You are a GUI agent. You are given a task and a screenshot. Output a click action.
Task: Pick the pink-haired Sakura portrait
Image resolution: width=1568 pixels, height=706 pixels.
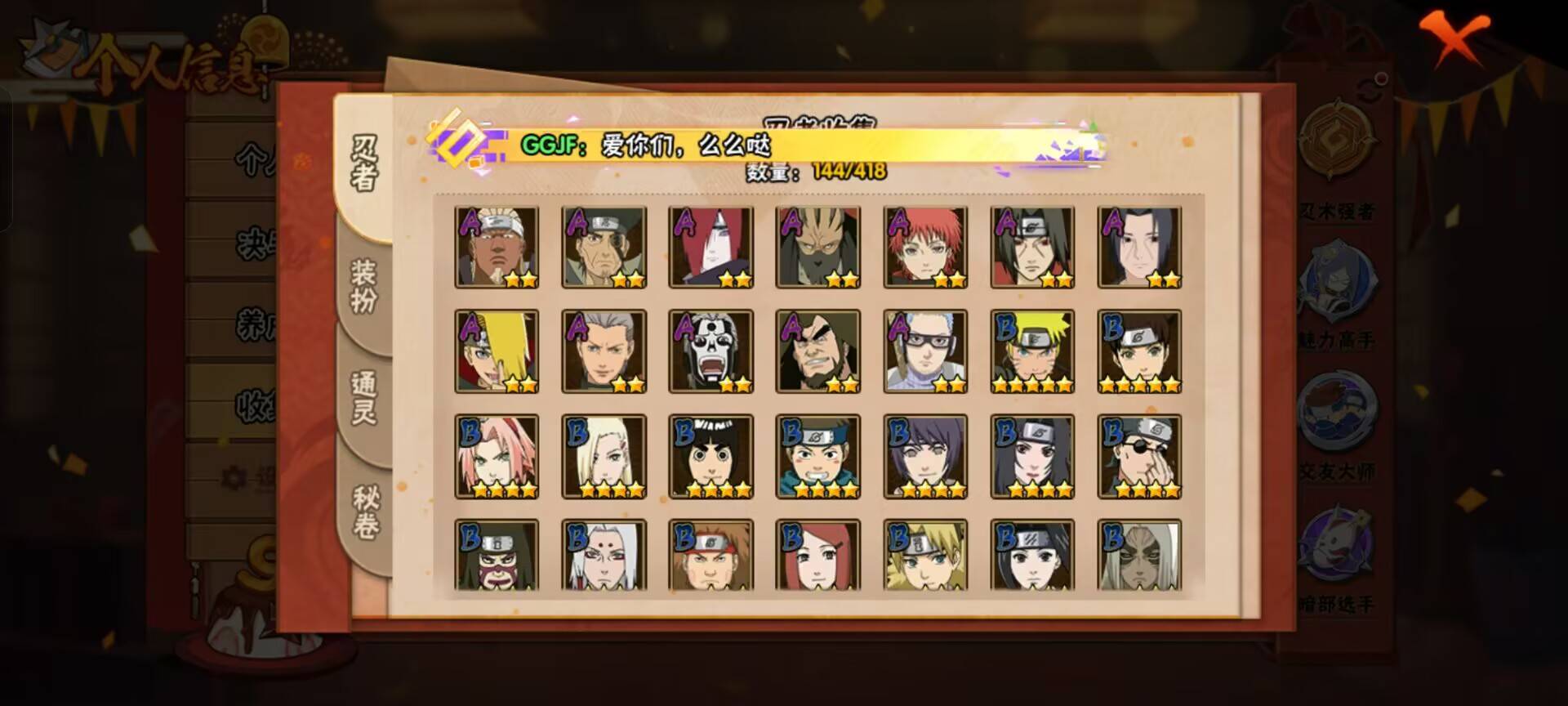click(497, 456)
